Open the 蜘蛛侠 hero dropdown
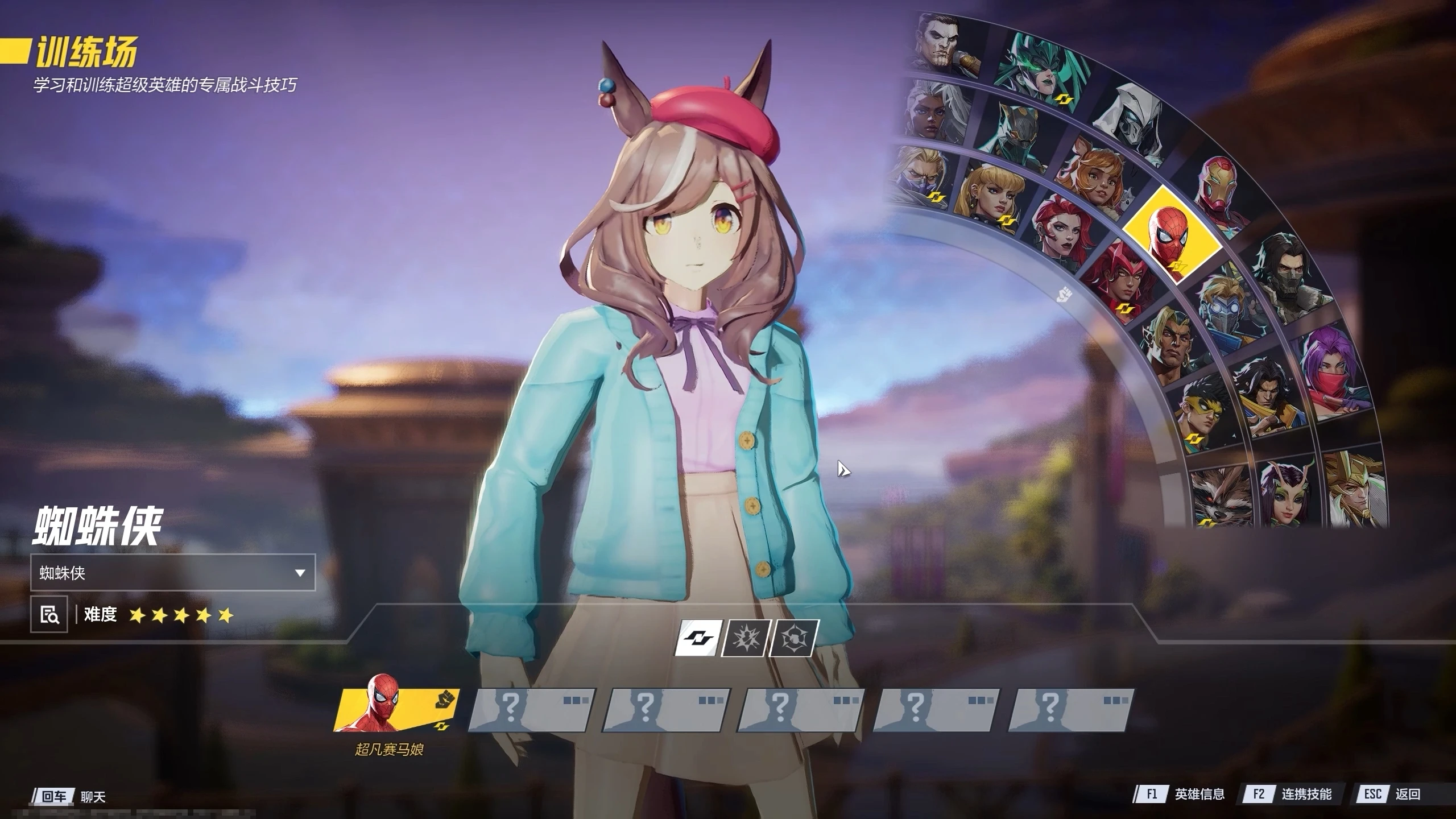The image size is (1456, 819). tap(172, 572)
